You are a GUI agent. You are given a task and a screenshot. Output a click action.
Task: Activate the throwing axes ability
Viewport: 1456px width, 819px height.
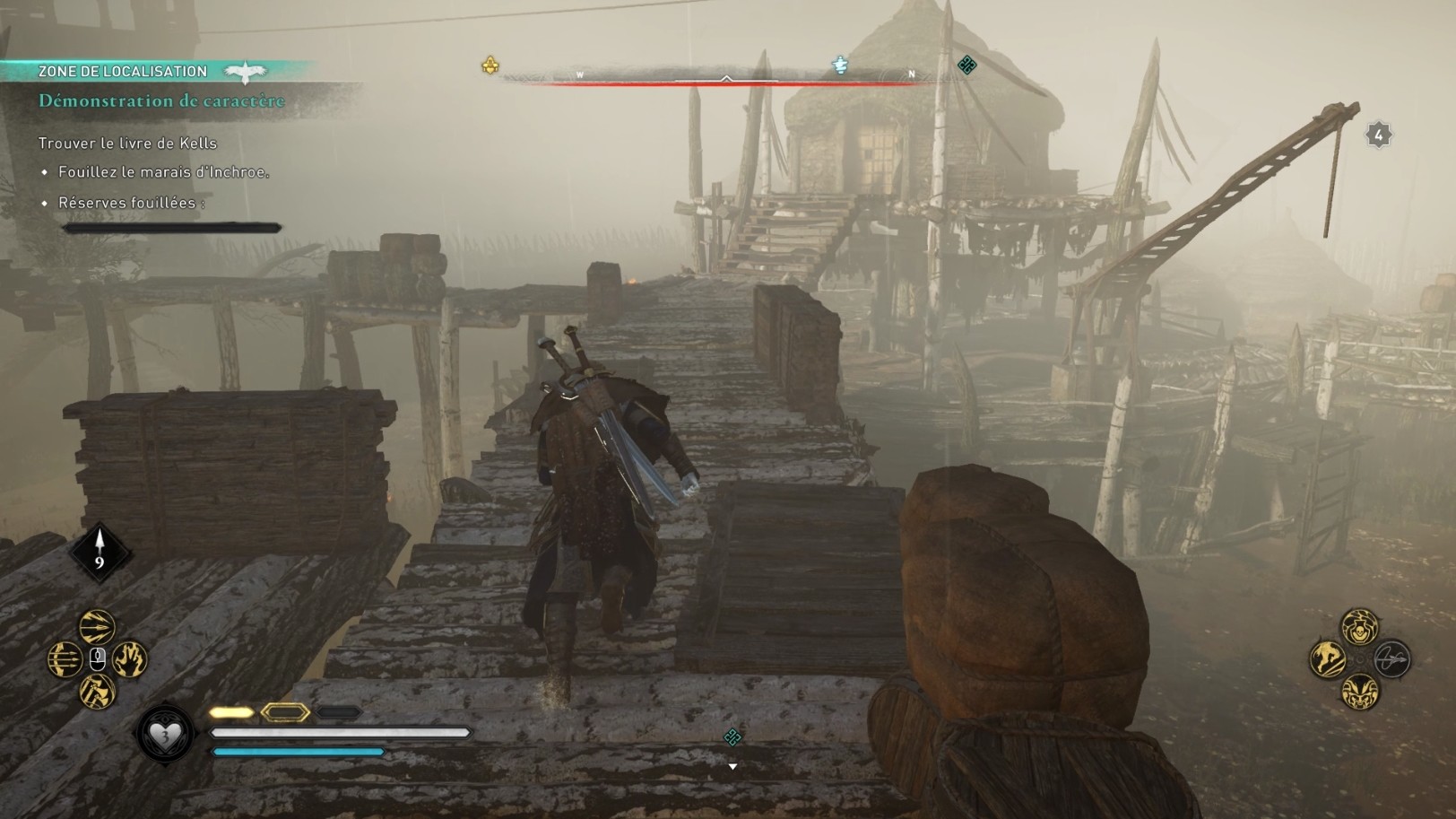[97, 692]
